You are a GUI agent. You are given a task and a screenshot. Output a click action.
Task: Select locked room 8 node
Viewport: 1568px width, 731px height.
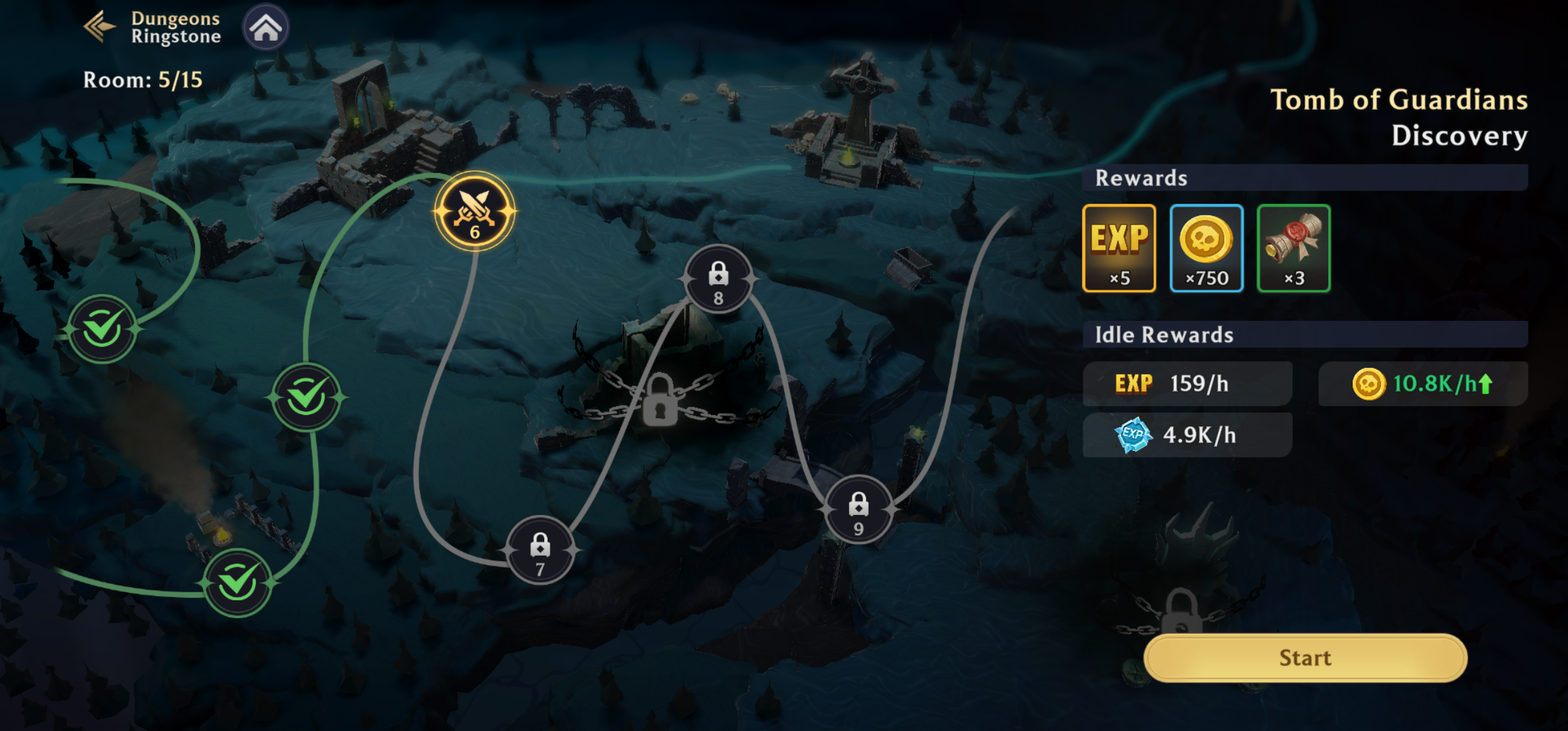tap(718, 279)
